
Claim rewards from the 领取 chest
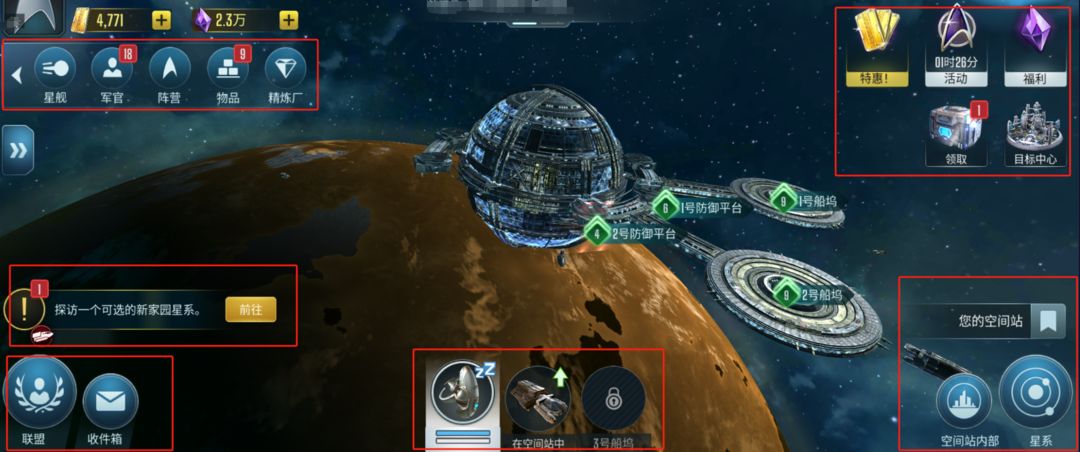tap(957, 133)
